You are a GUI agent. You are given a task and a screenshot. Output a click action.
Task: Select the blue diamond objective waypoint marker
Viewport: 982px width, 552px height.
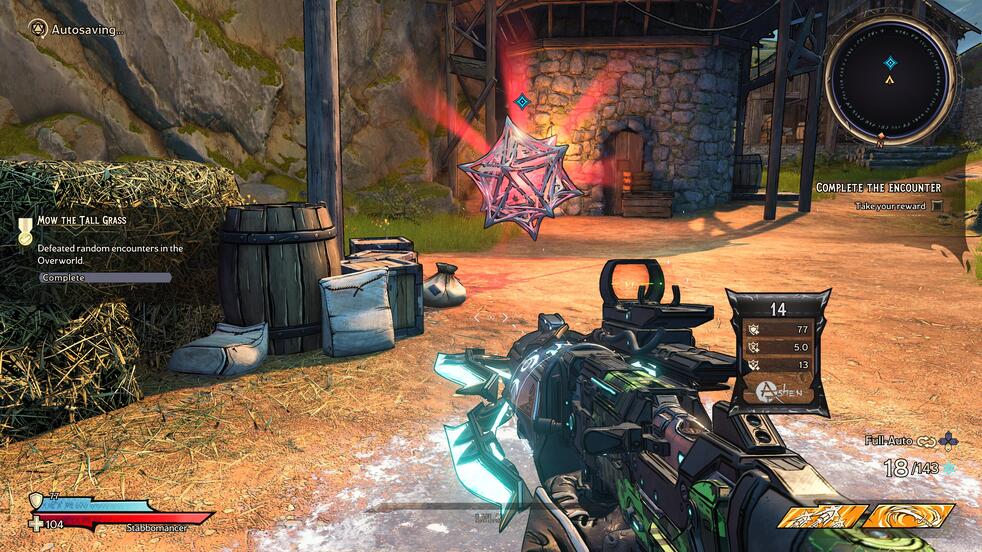[521, 101]
